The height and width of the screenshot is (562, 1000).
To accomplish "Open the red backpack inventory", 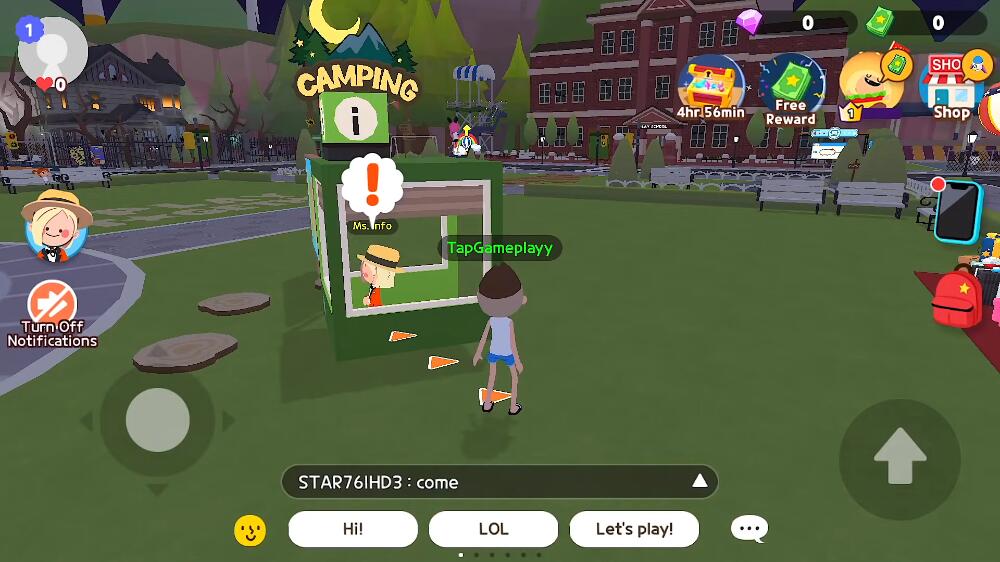I will (x=956, y=298).
